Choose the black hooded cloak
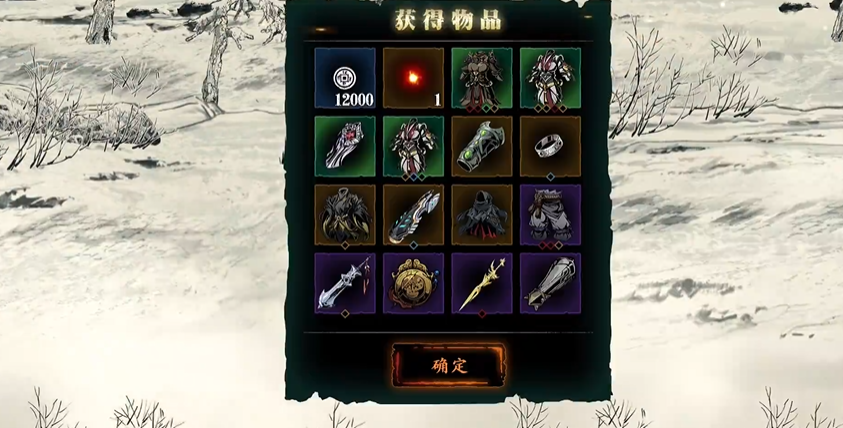This screenshot has height=428, width=843. 481,214
